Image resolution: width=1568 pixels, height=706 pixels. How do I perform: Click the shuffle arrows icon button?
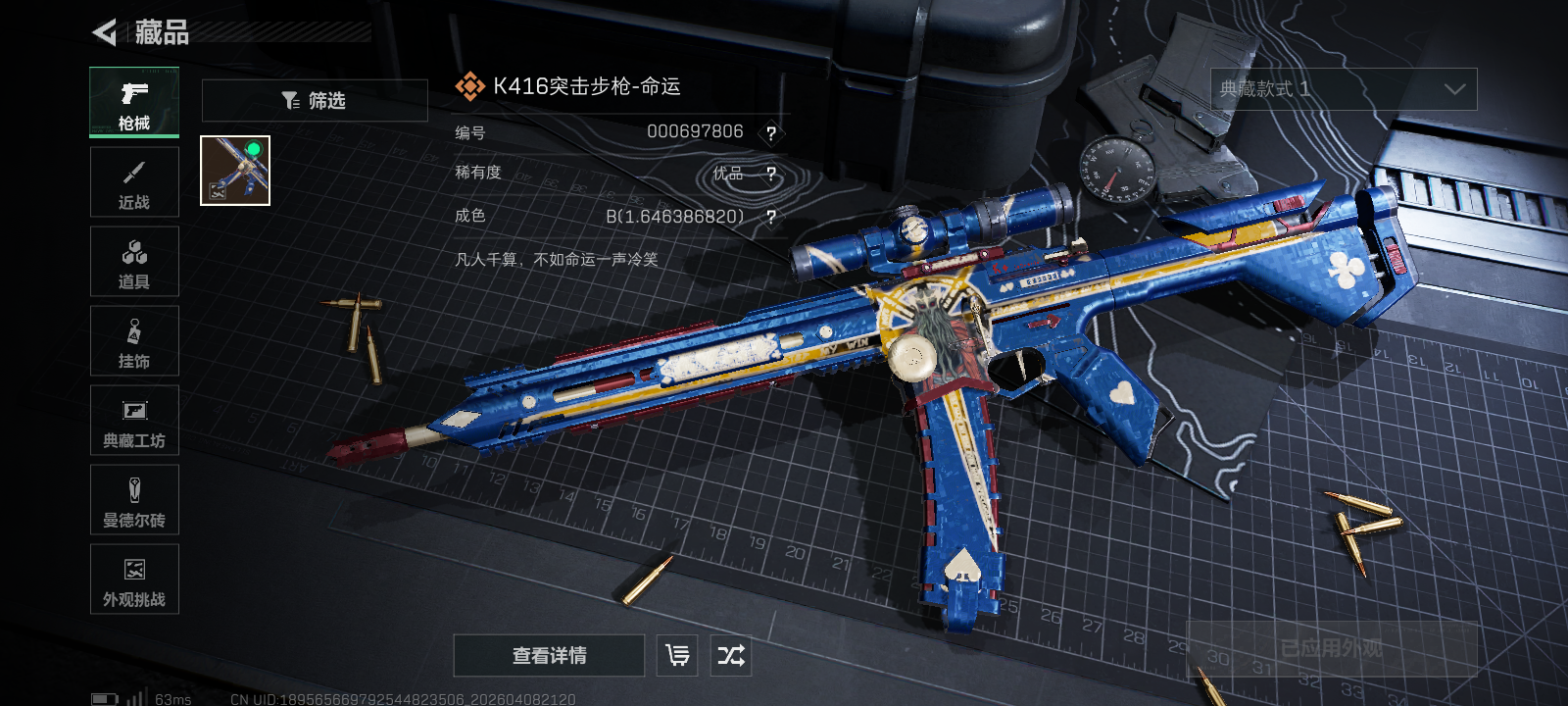point(731,655)
